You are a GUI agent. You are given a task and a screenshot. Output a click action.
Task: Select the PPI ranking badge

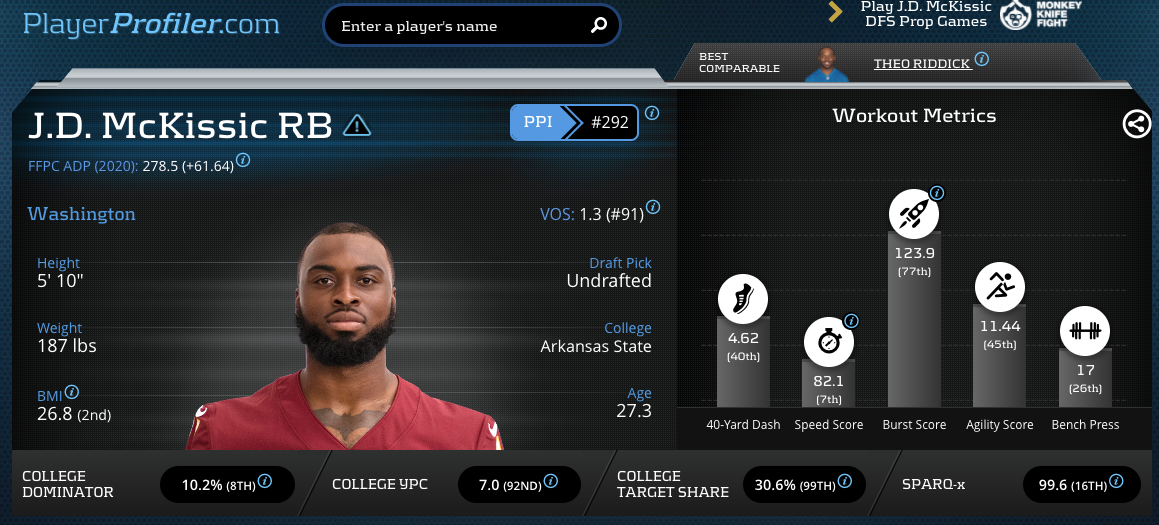574,123
